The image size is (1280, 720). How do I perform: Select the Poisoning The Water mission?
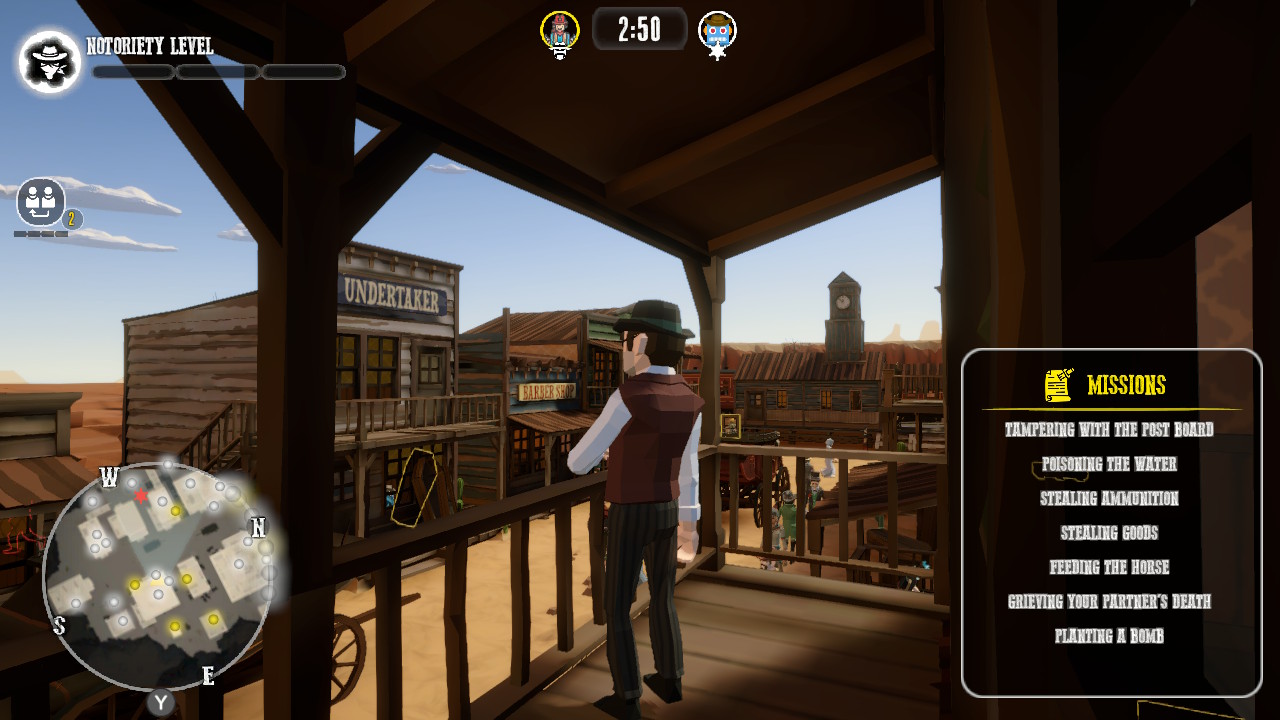[1108, 464]
